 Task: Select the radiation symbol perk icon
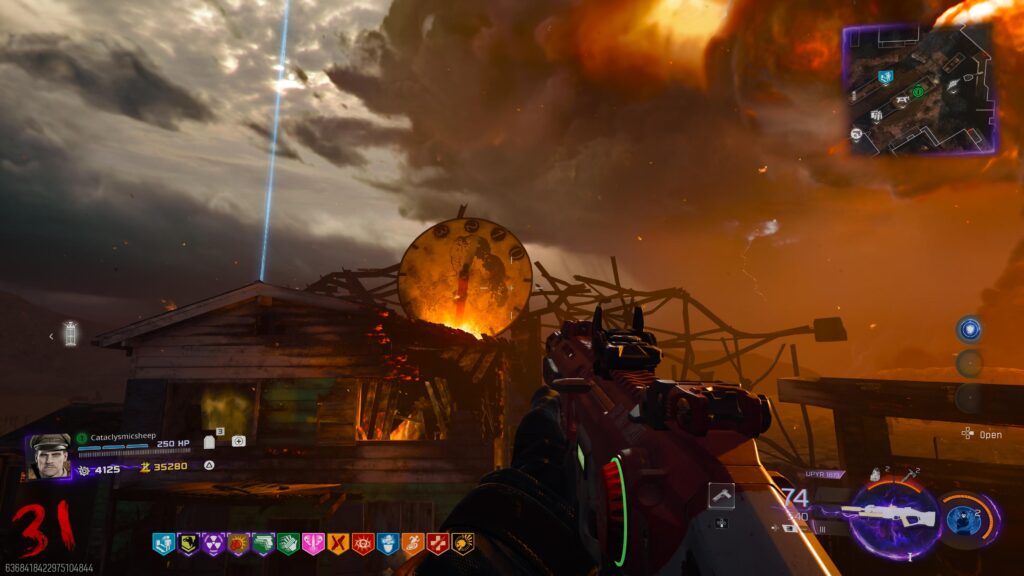pos(213,544)
